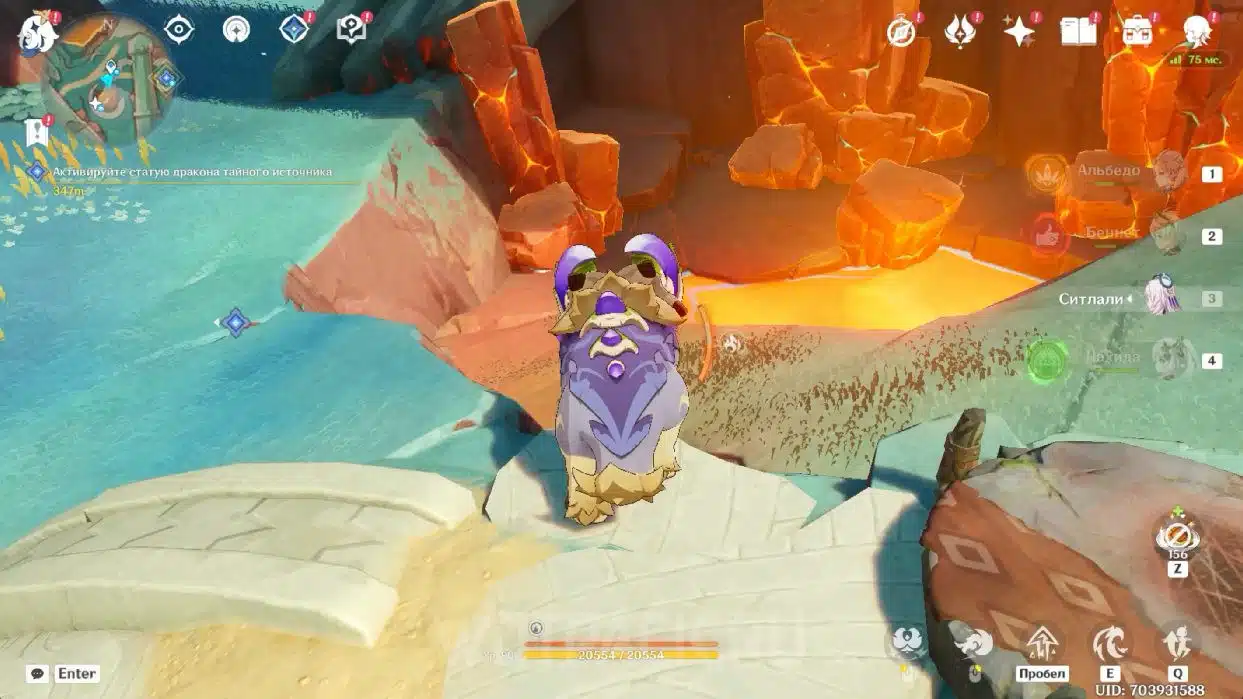Viewport: 1243px width, 699px height.
Task: Click the round arch icon in top bar
Action: pos(236,29)
